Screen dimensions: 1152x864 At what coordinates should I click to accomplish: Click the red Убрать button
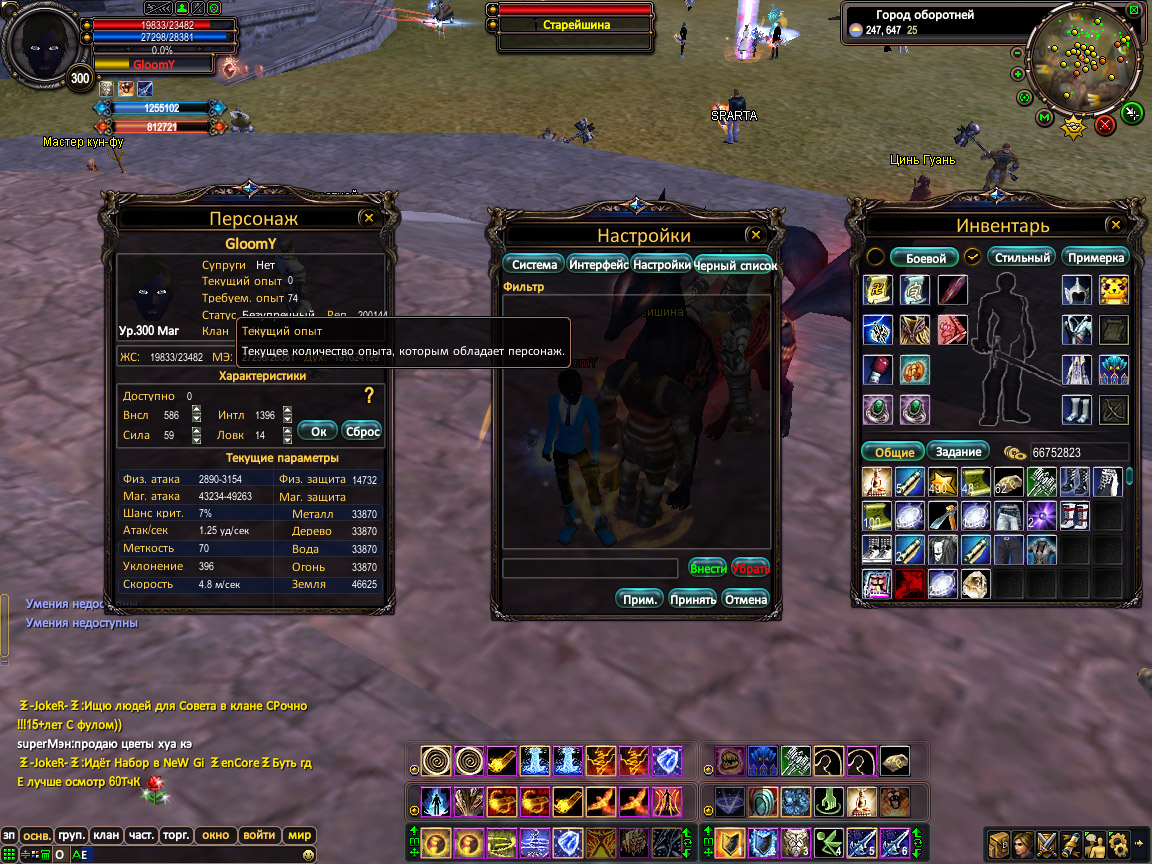750,568
